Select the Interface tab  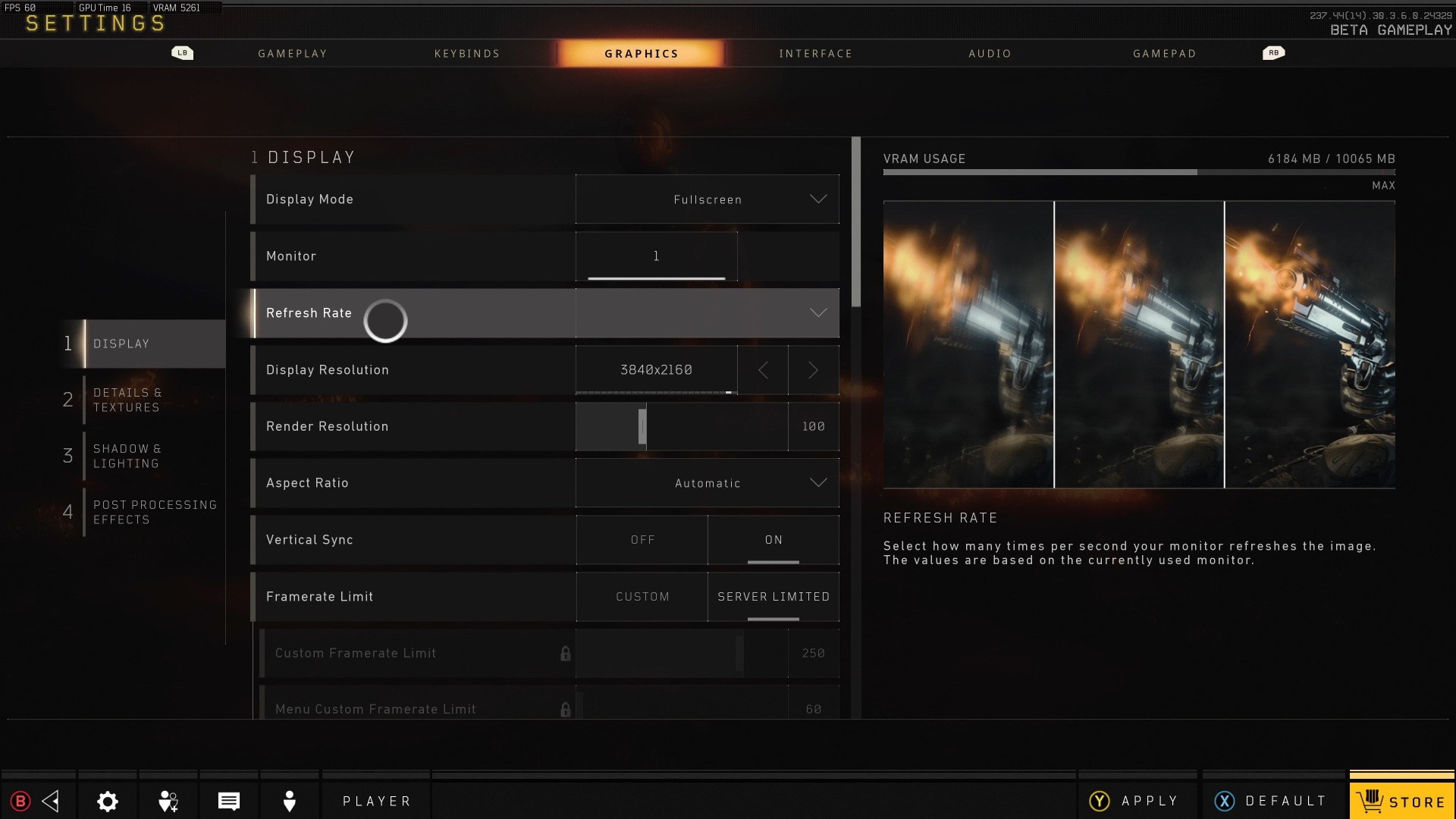pyautogui.click(x=815, y=54)
